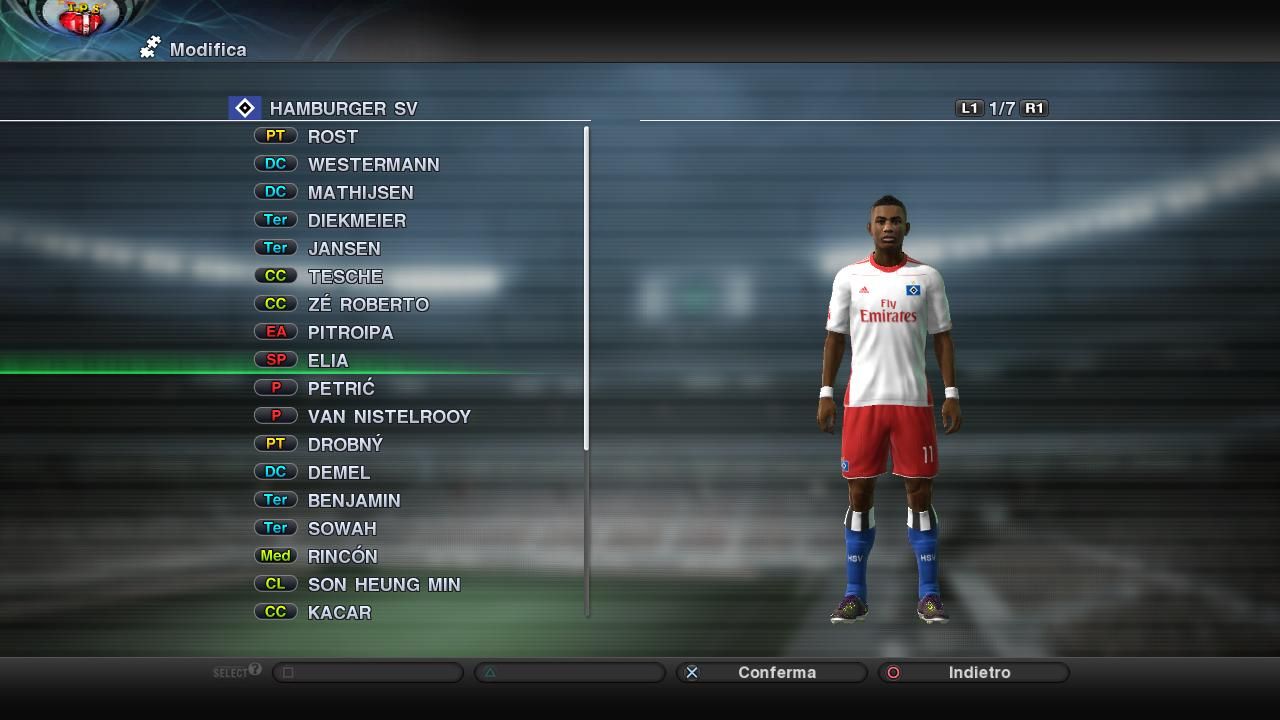Image resolution: width=1280 pixels, height=720 pixels.
Task: Choose striker PETRIĆ
Action: [341, 389]
